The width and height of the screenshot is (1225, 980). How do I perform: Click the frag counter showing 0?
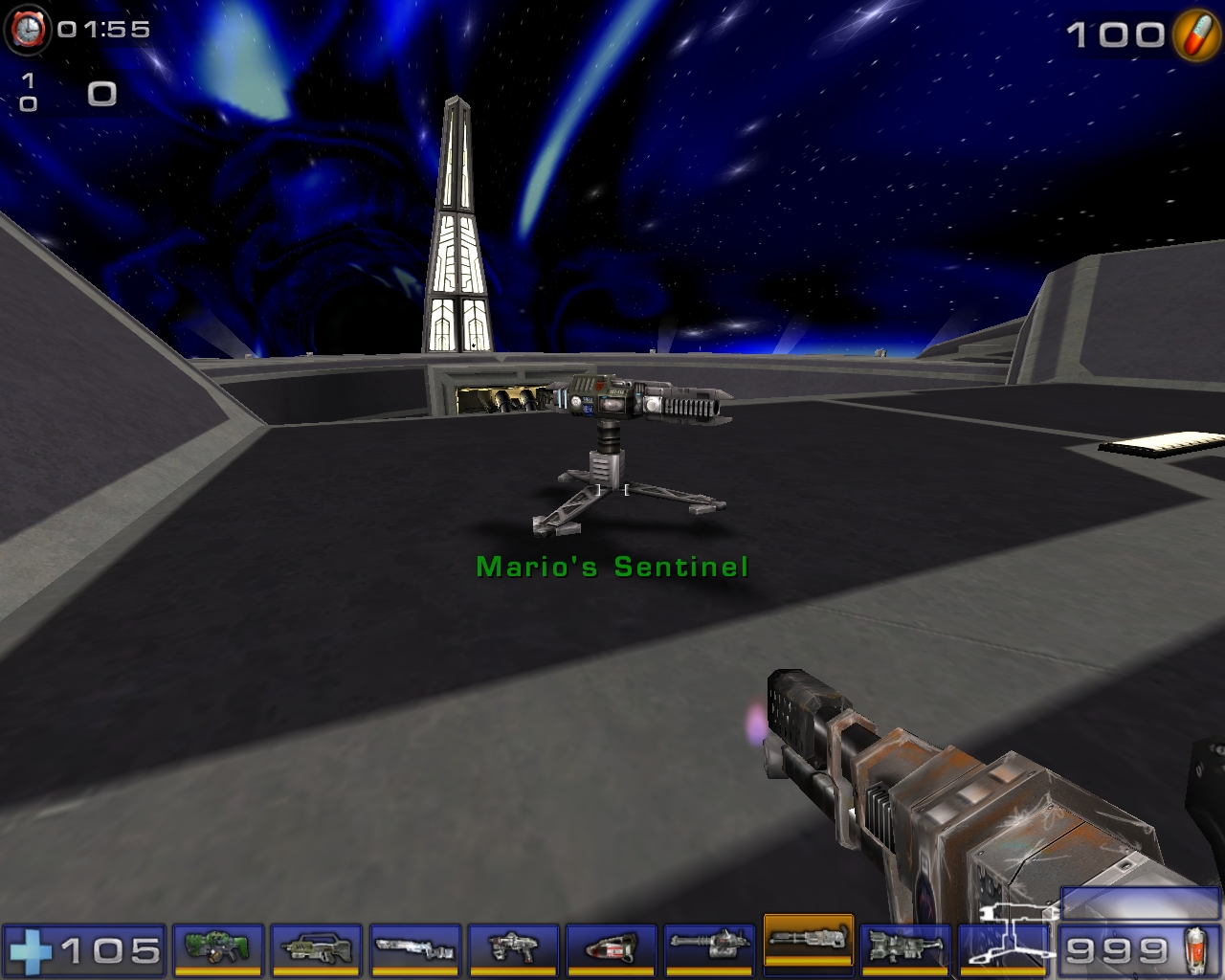click(100, 93)
